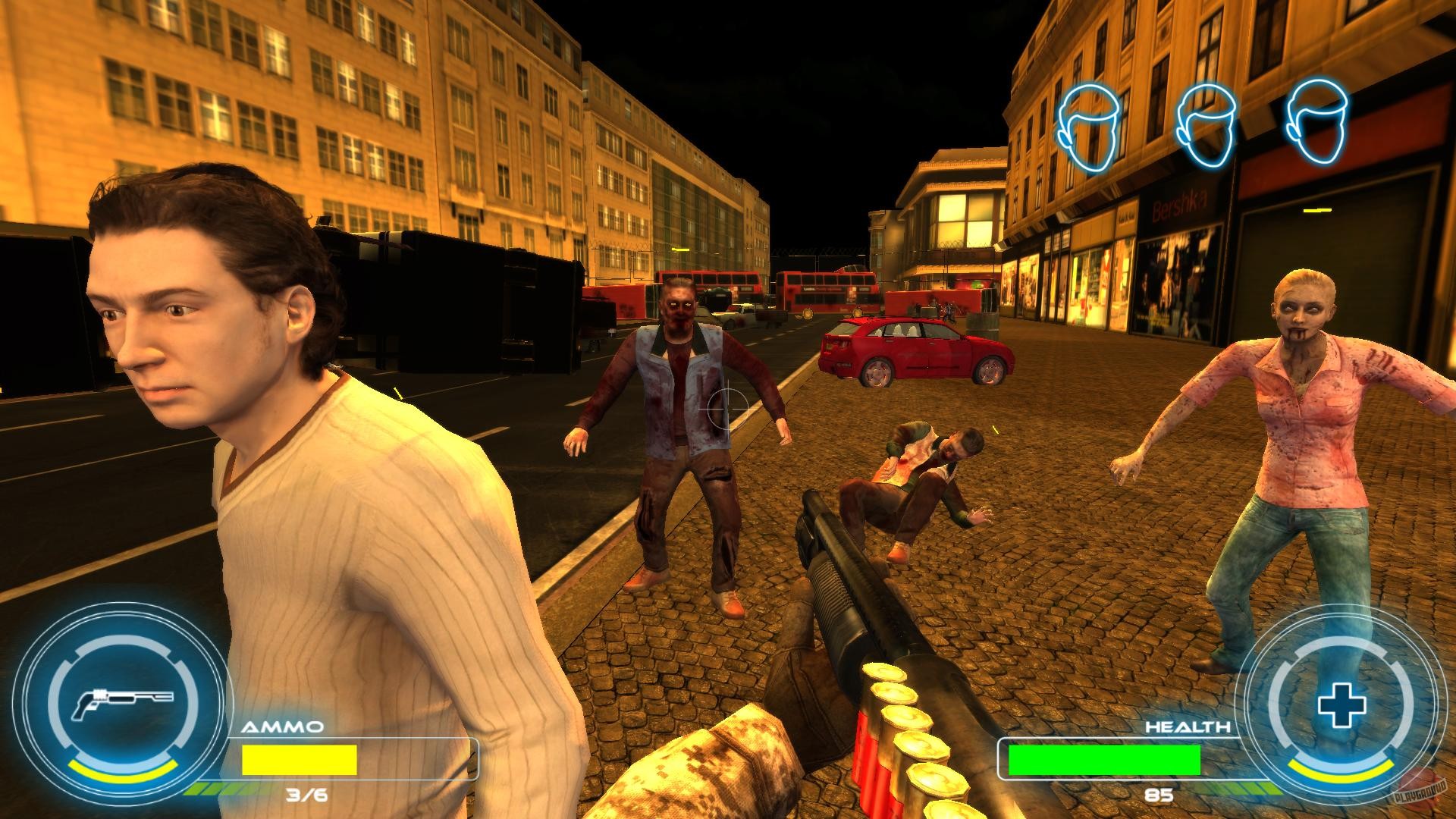1456x819 pixels.
Task: Click the crosshair reticle in the center
Action: (x=726, y=409)
